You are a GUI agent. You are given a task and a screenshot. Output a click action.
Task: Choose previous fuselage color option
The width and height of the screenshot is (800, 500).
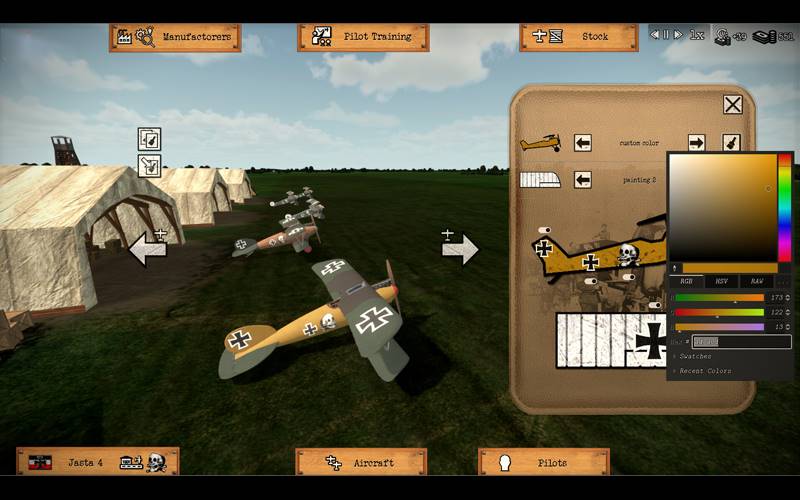click(x=583, y=143)
